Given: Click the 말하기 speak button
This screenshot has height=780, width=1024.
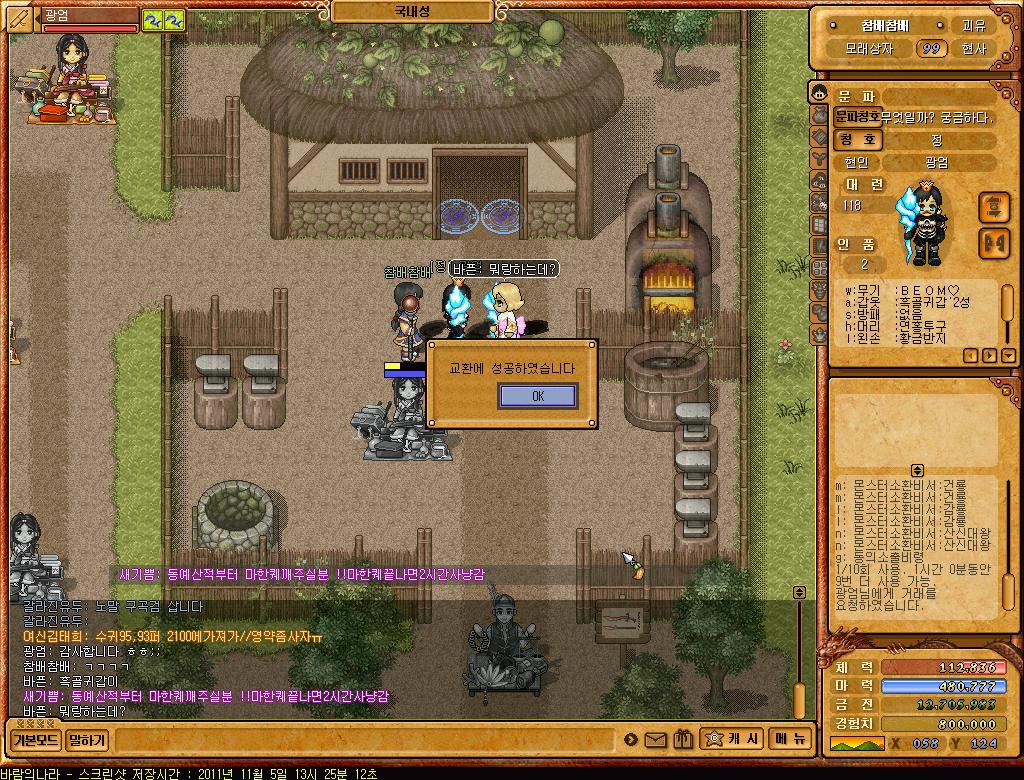Looking at the screenshot, I should pos(87,741).
